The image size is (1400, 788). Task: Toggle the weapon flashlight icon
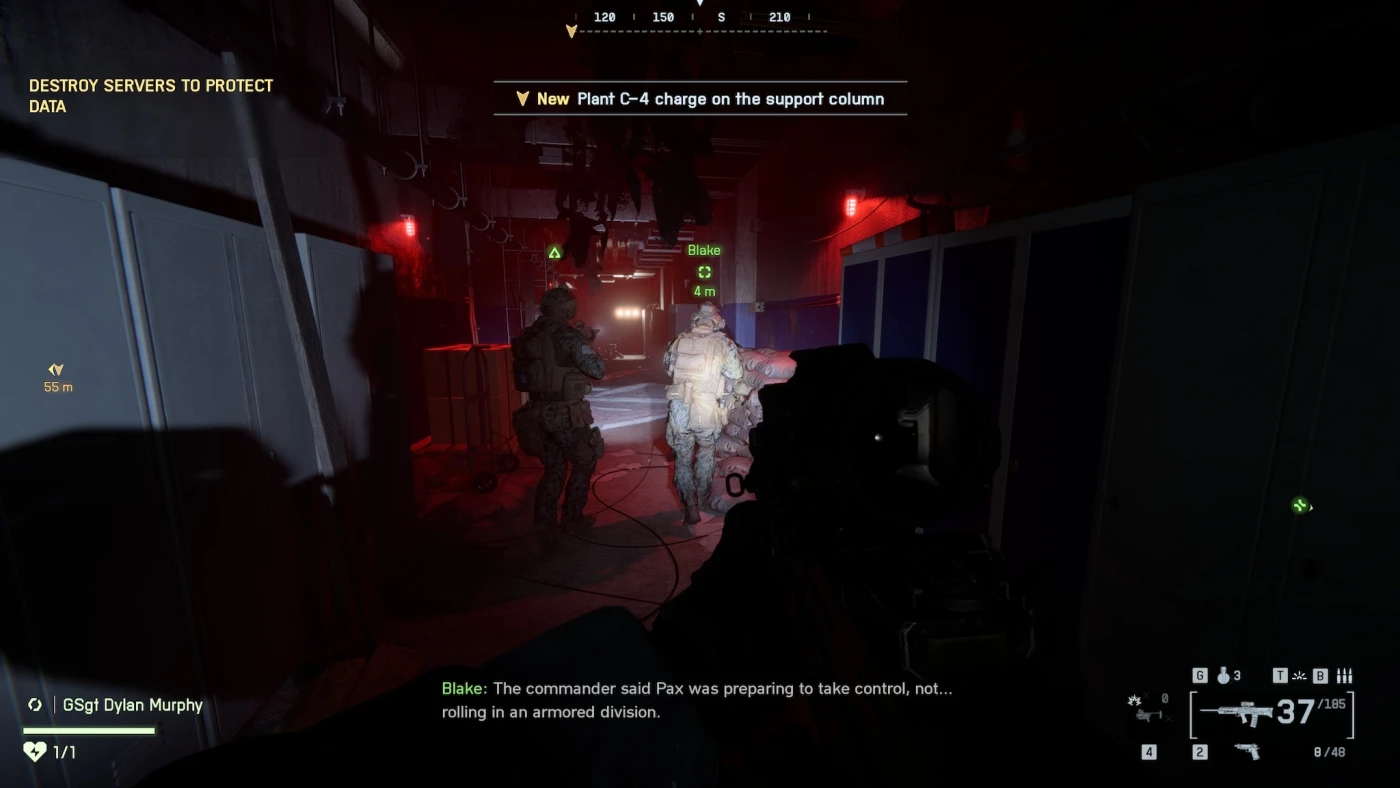coord(1300,676)
